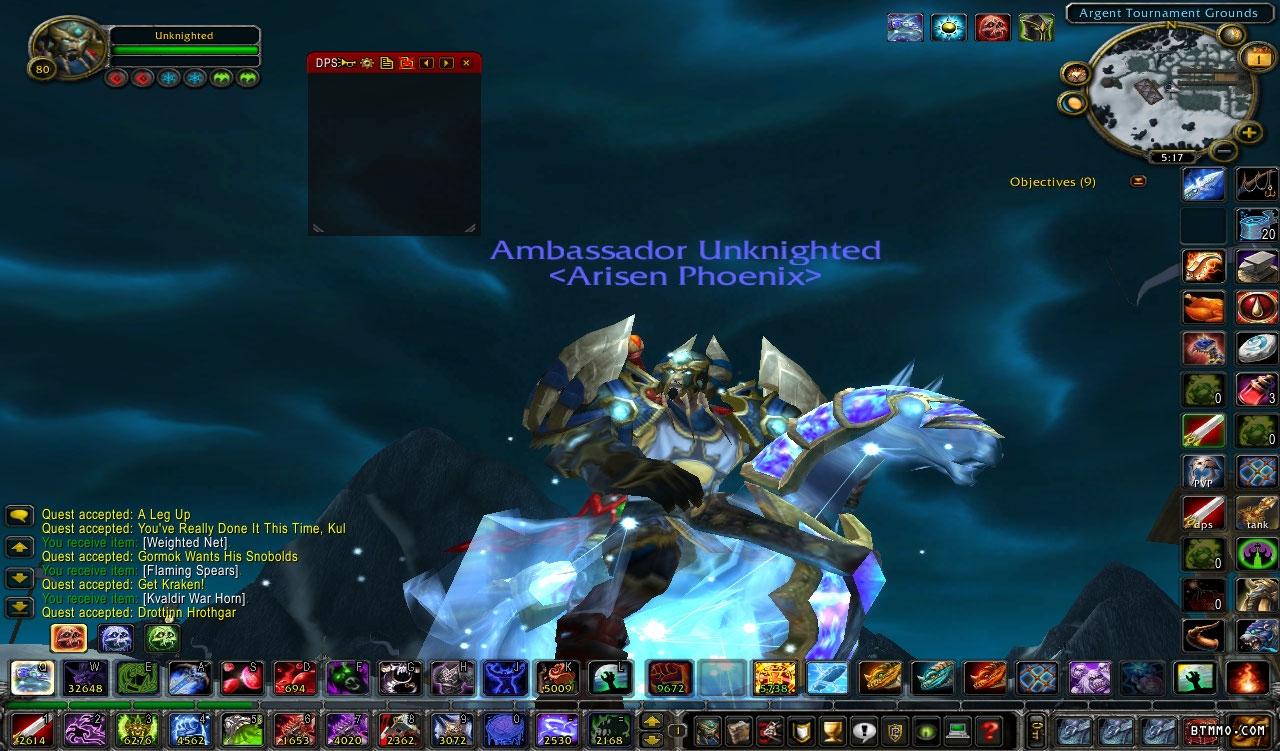Use the fishing pole ability icon
The width and height of the screenshot is (1280, 751).
tap(1257, 184)
